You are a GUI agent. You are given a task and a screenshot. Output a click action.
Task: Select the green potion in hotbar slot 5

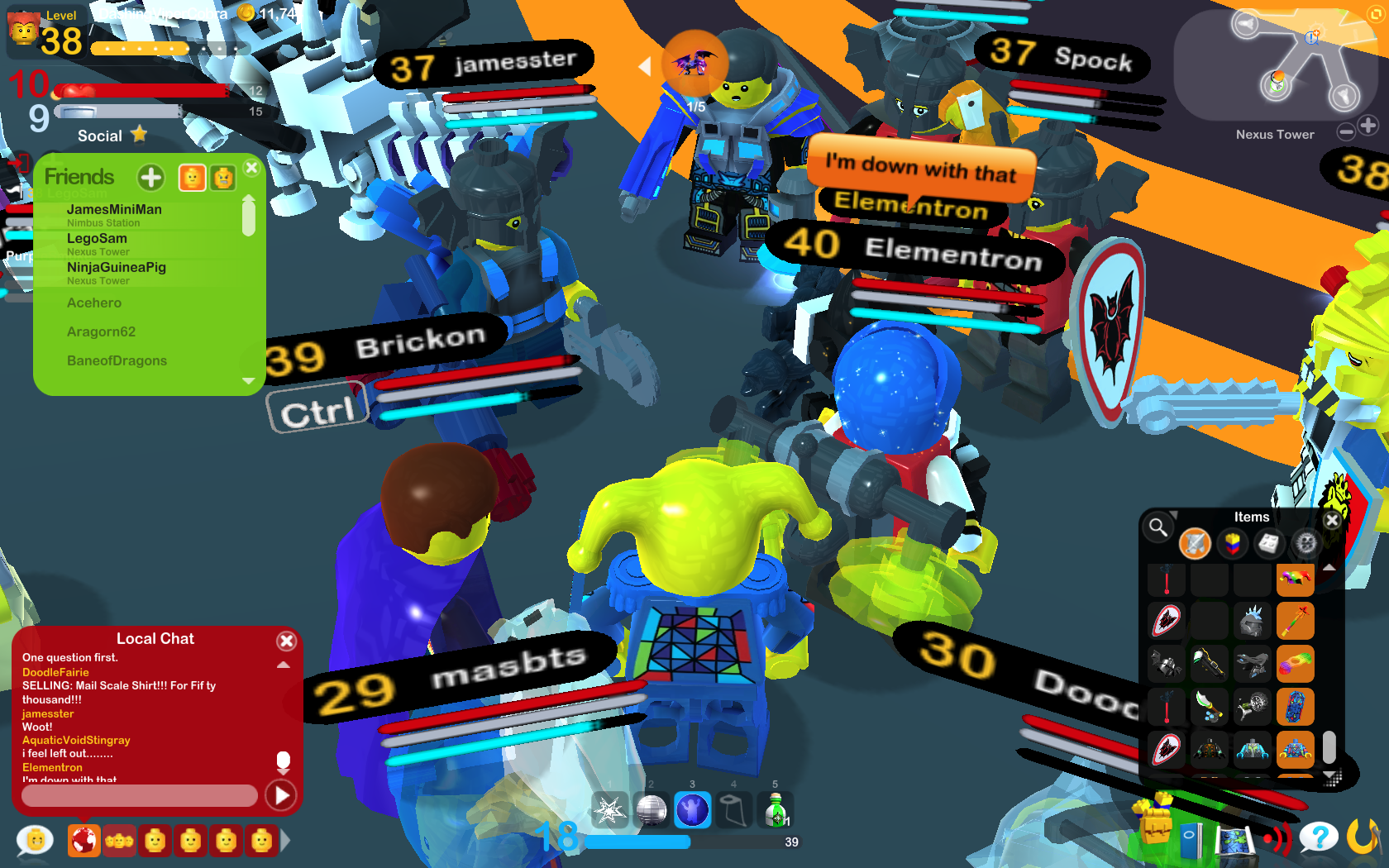tap(775, 810)
